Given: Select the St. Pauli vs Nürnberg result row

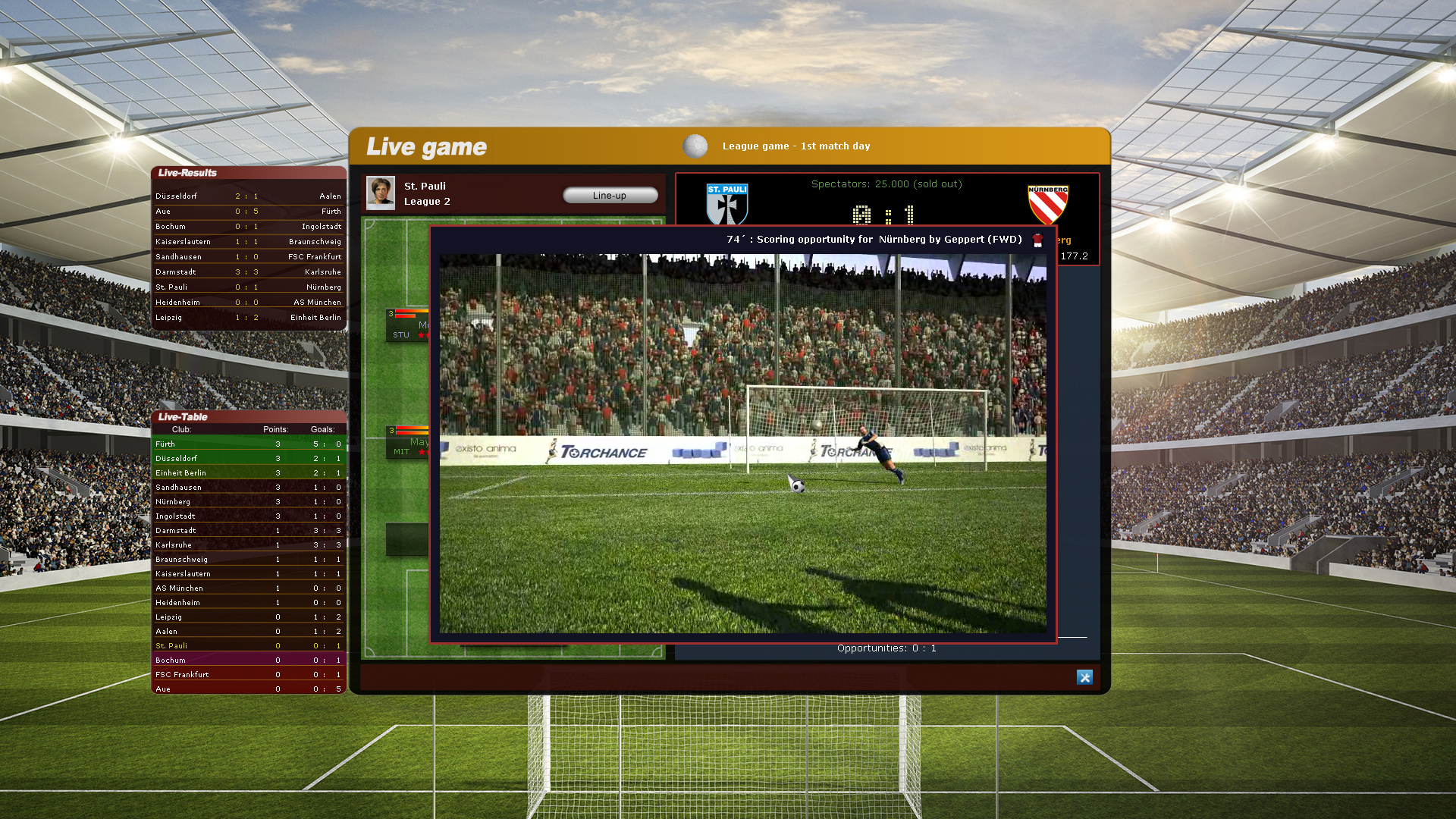Looking at the screenshot, I should [248, 287].
